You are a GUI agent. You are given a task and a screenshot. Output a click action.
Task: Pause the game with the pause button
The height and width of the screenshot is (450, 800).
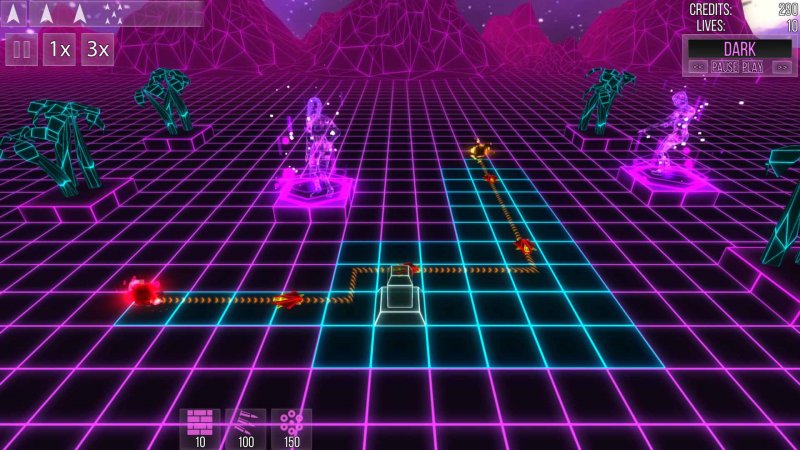pos(22,49)
